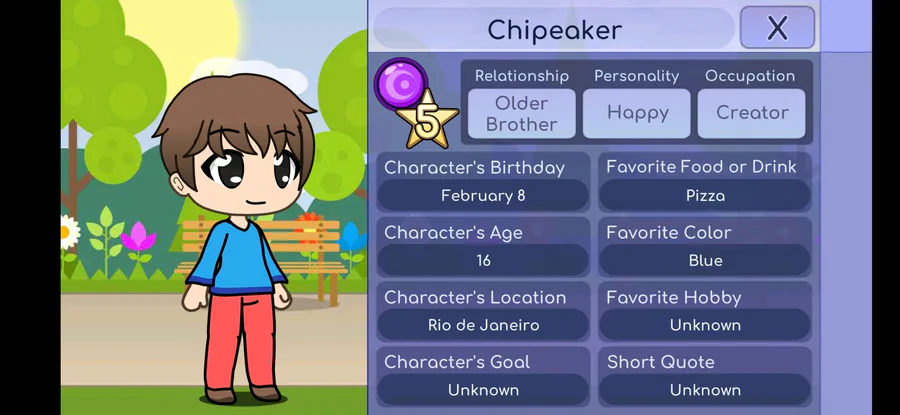Screen dimensions: 900x415
Task: Set the Character's Goal field
Action: [483, 389]
